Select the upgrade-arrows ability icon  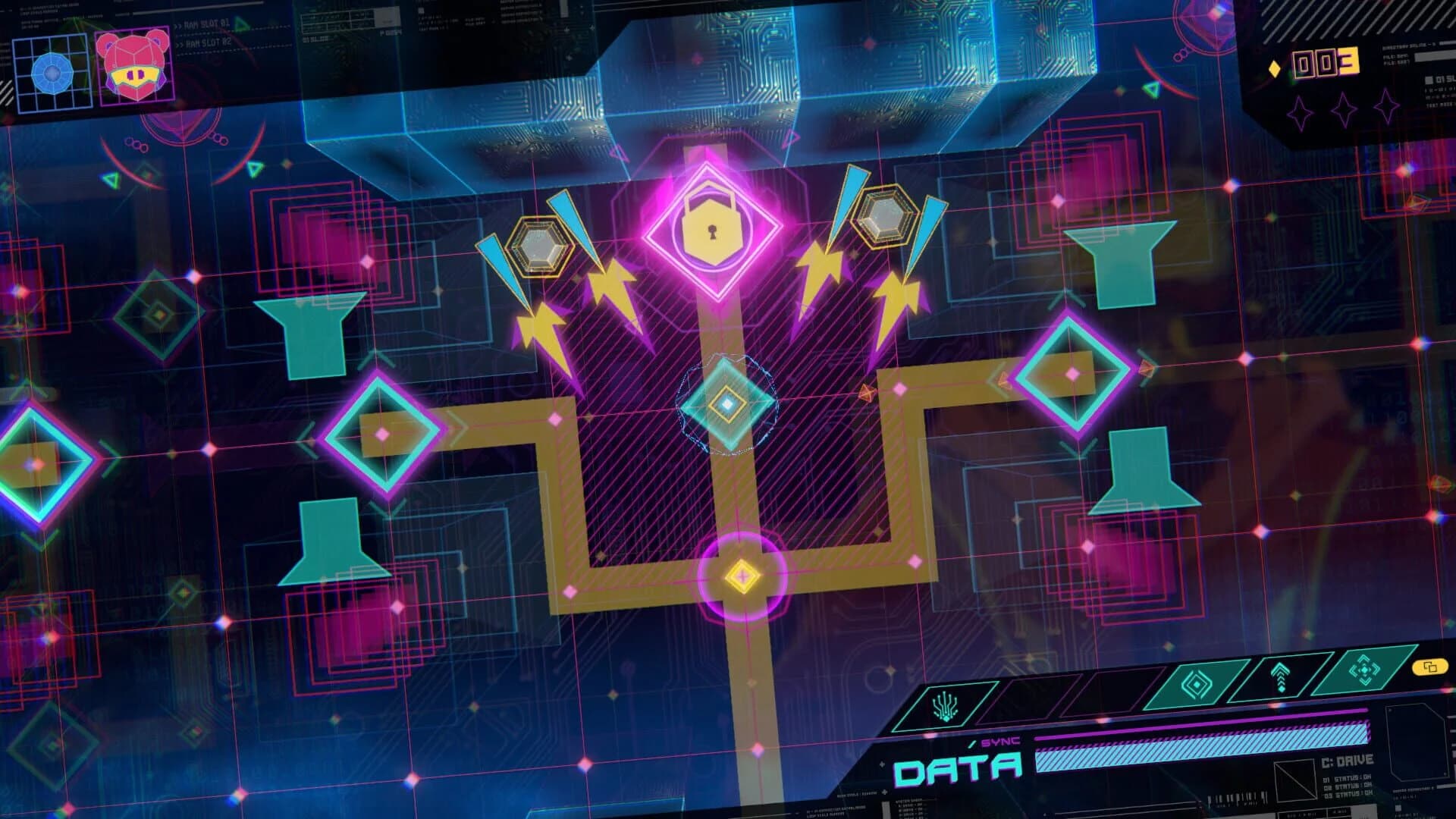(1280, 676)
